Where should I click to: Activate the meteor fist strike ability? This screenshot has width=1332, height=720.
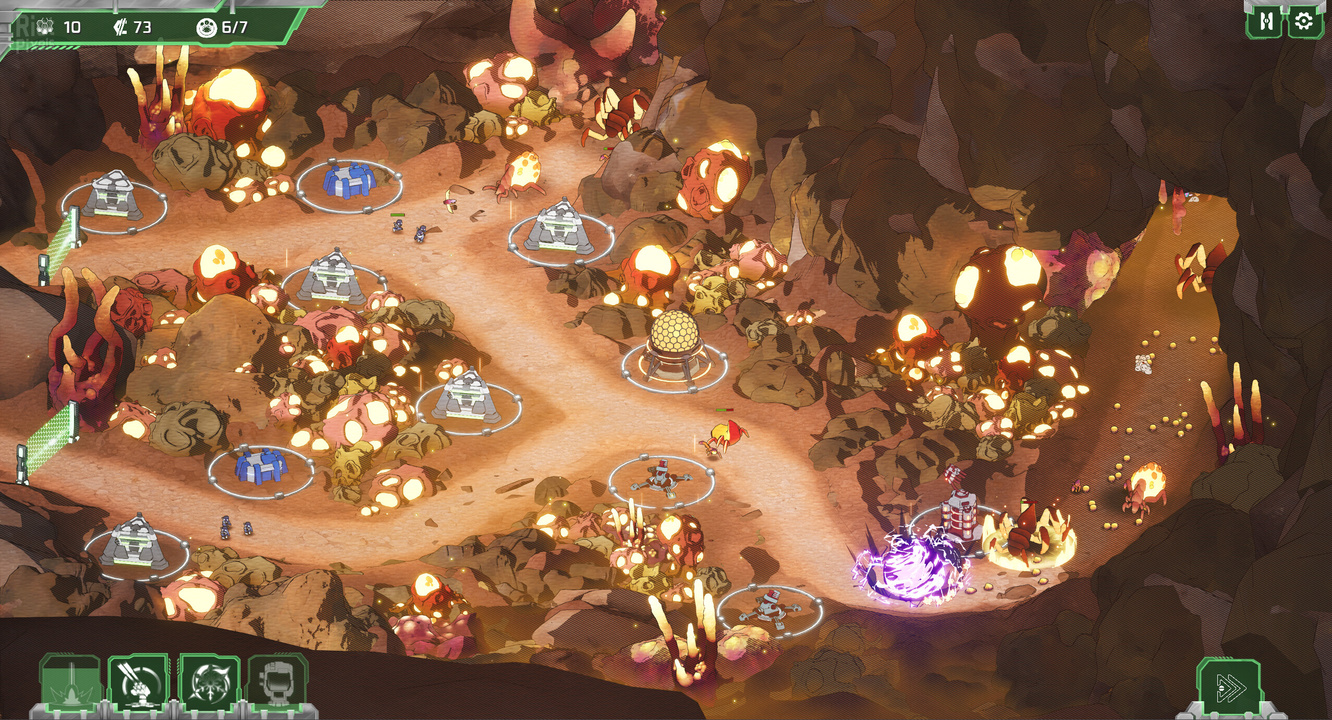pos(138,685)
